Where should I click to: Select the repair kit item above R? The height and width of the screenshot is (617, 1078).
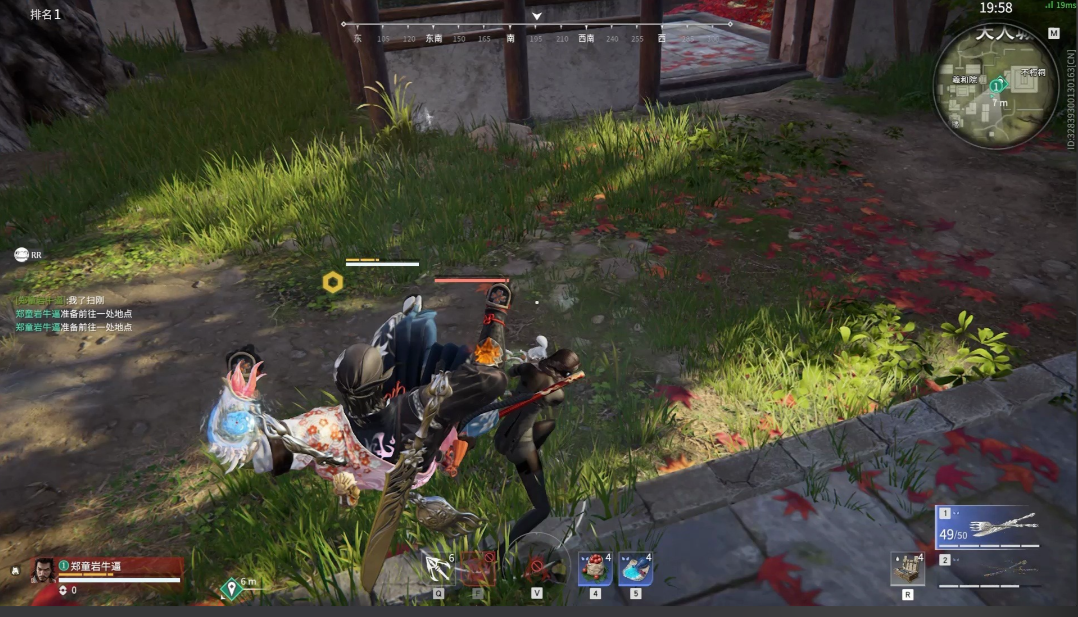click(907, 568)
